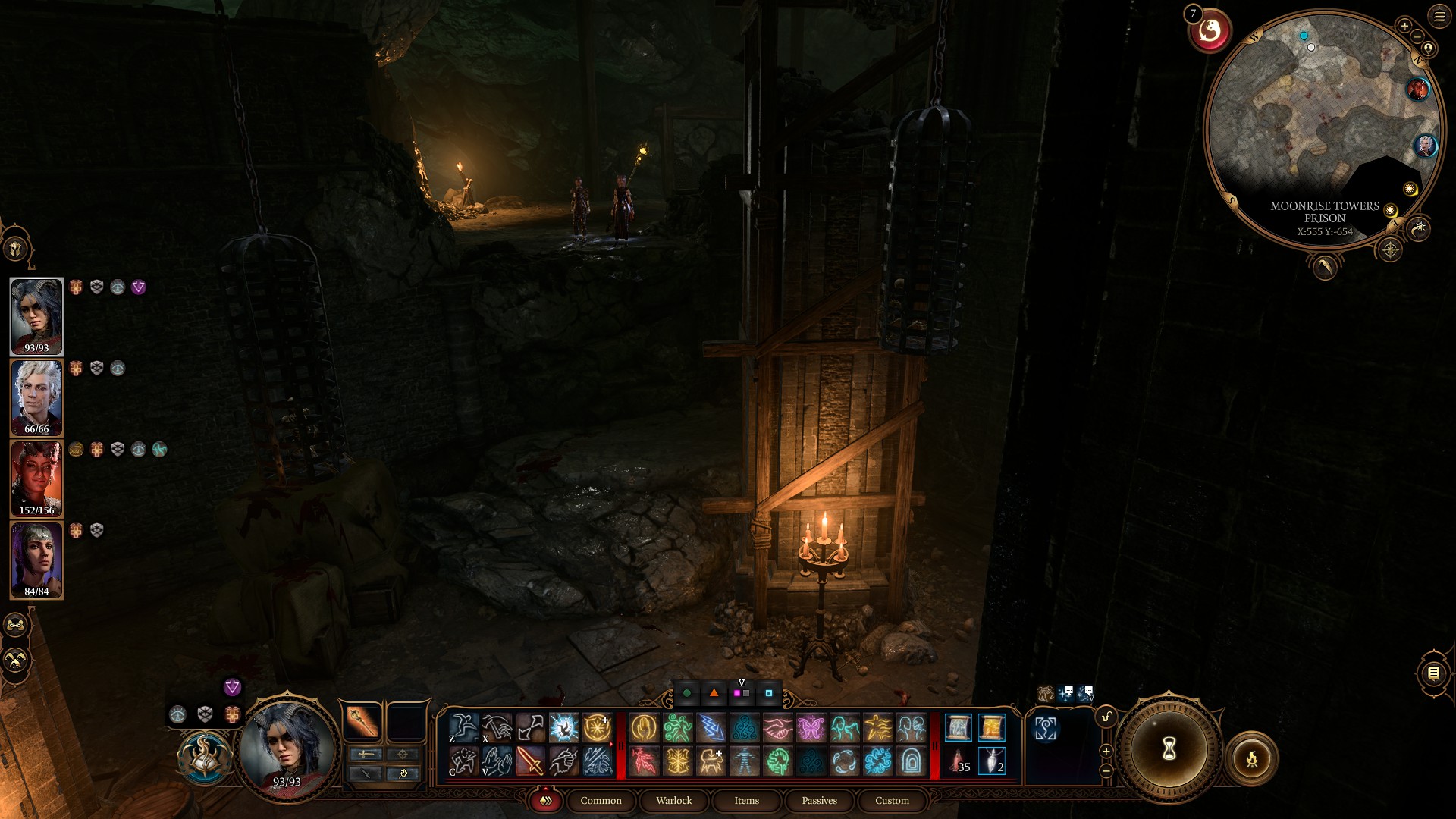Toggle the sneaking figure icon above the hotbar
This screenshot has width=1456, height=819.
[1046, 694]
